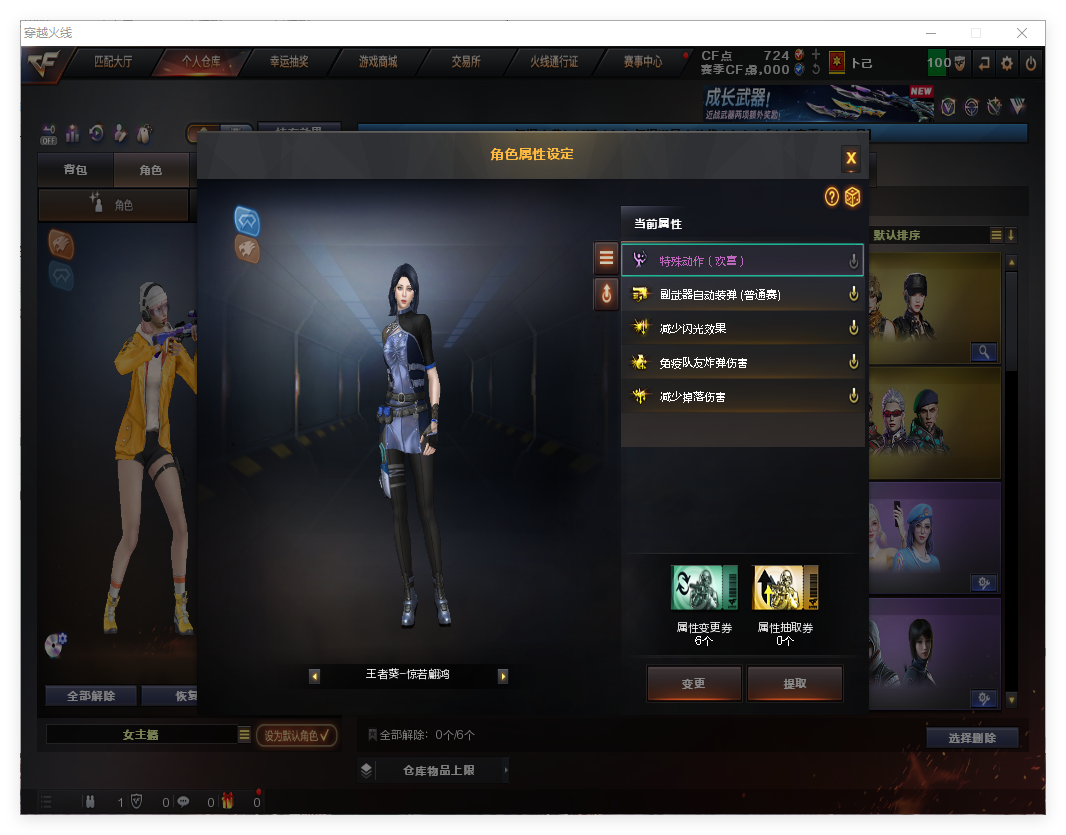This screenshot has height=835, width=1066.
Task: Go to 游戏商城 shop tab
Action: 378,62
